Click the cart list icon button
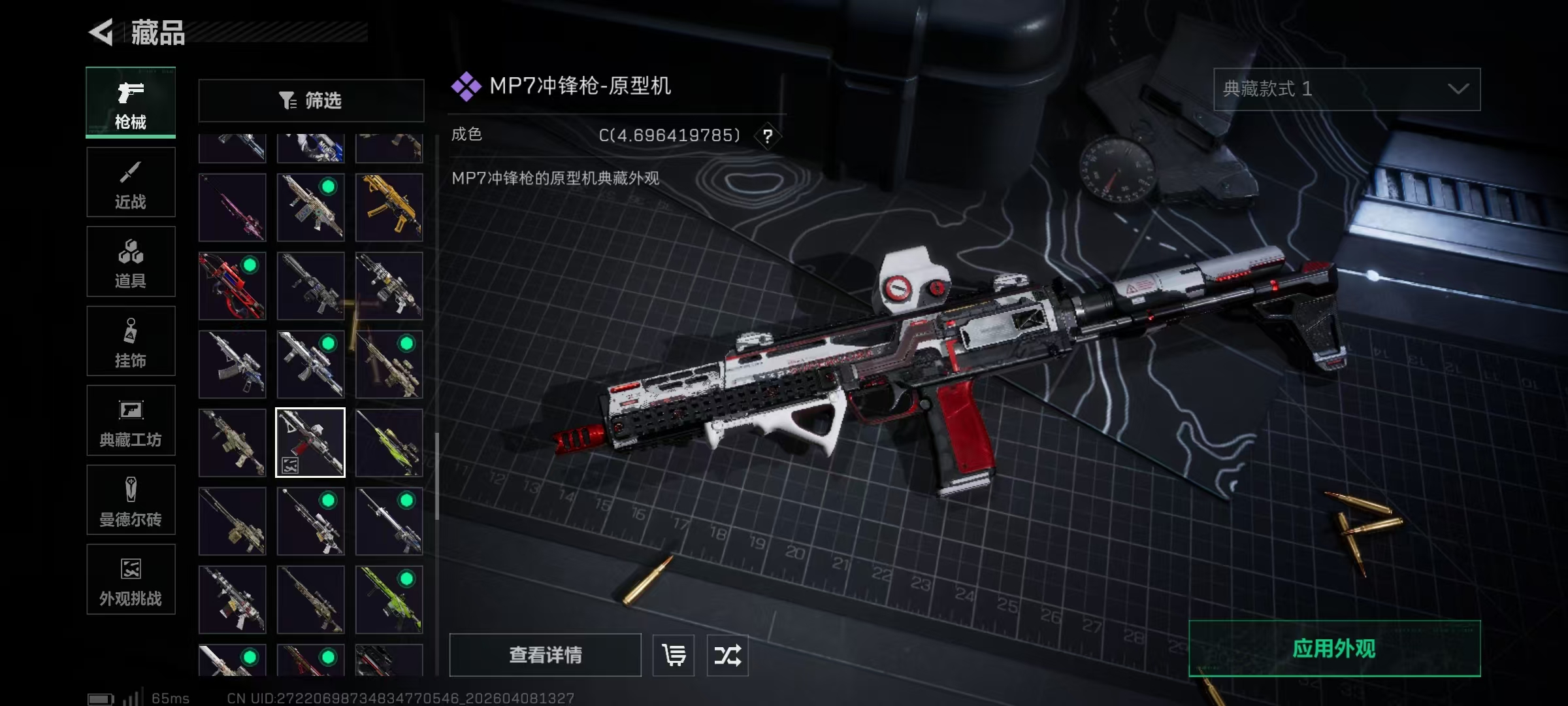This screenshot has height=706, width=1568. (674, 654)
